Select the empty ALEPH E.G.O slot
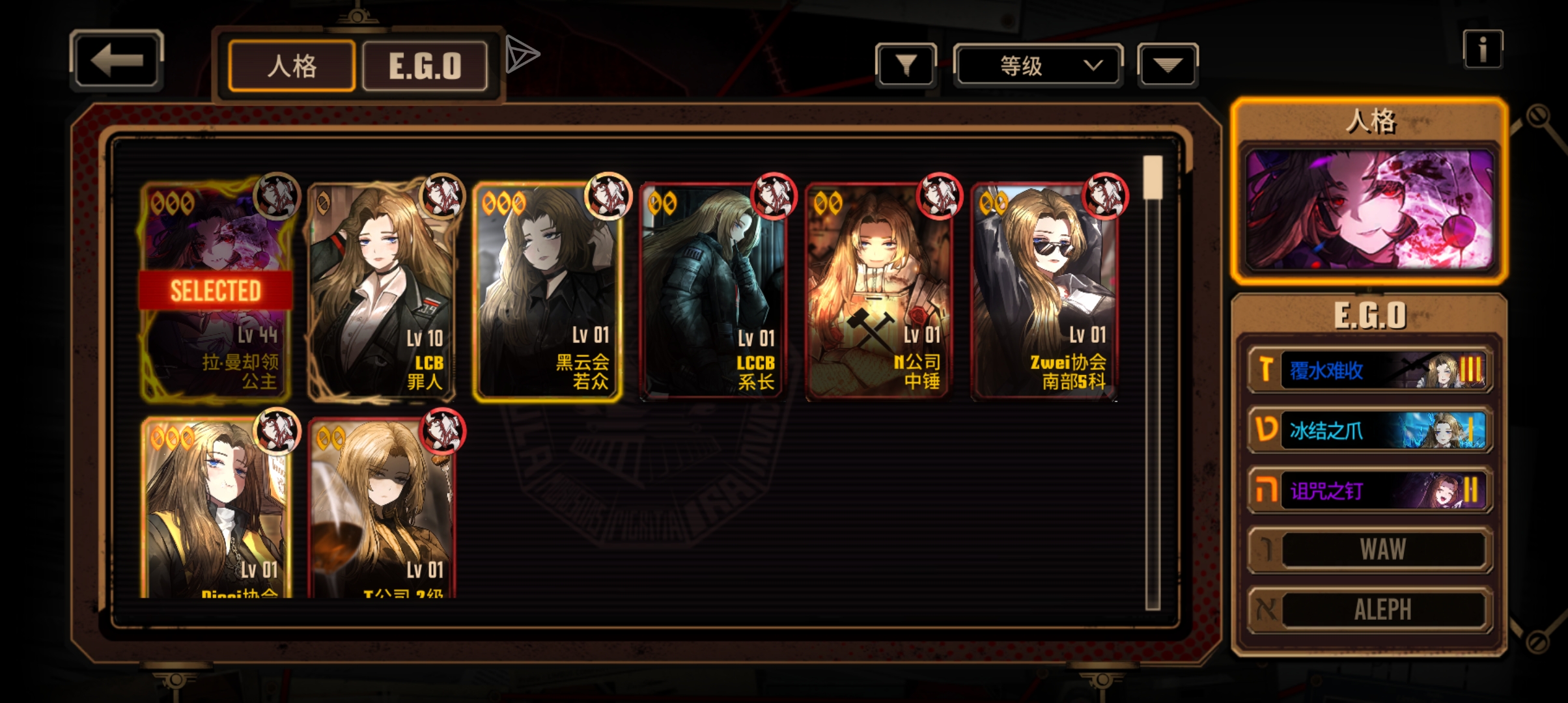 coord(1370,610)
